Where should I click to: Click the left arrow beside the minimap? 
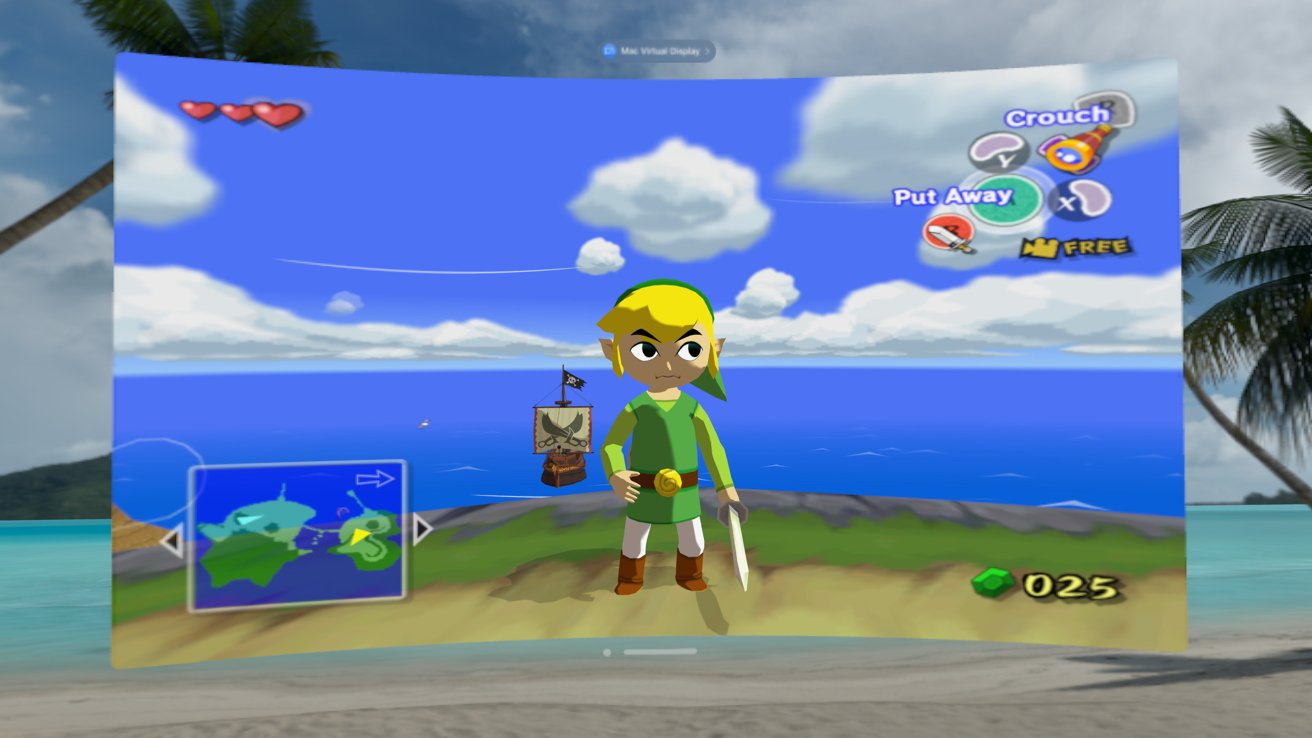pyautogui.click(x=171, y=543)
